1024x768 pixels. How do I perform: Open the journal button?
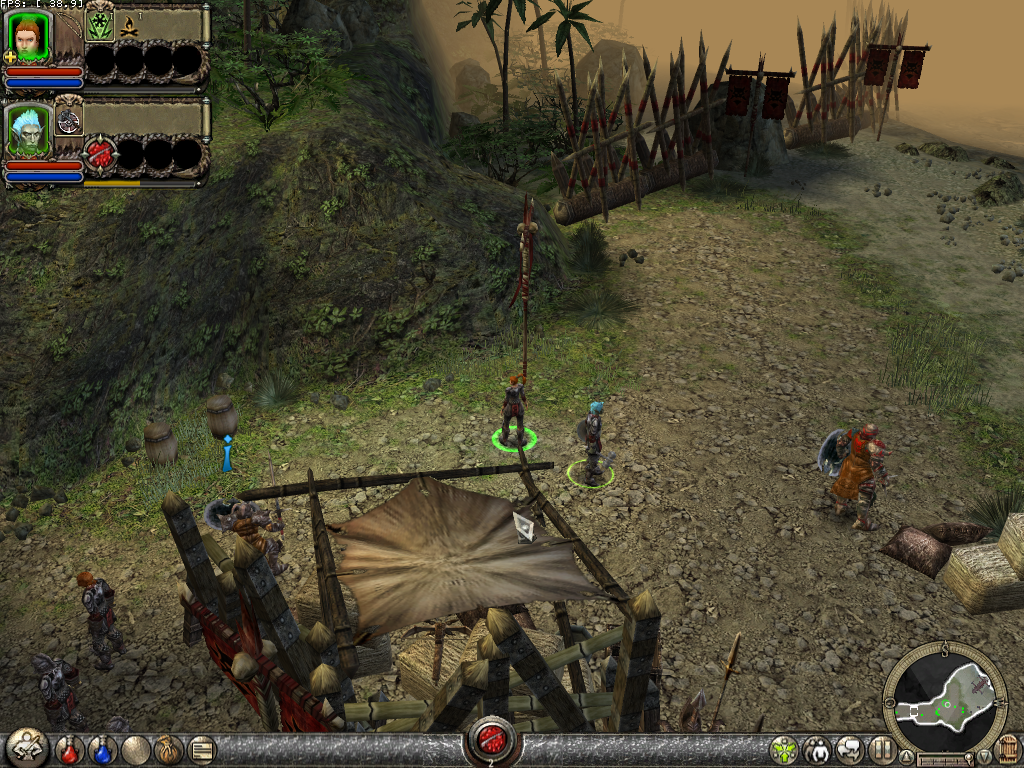pyautogui.click(x=201, y=749)
